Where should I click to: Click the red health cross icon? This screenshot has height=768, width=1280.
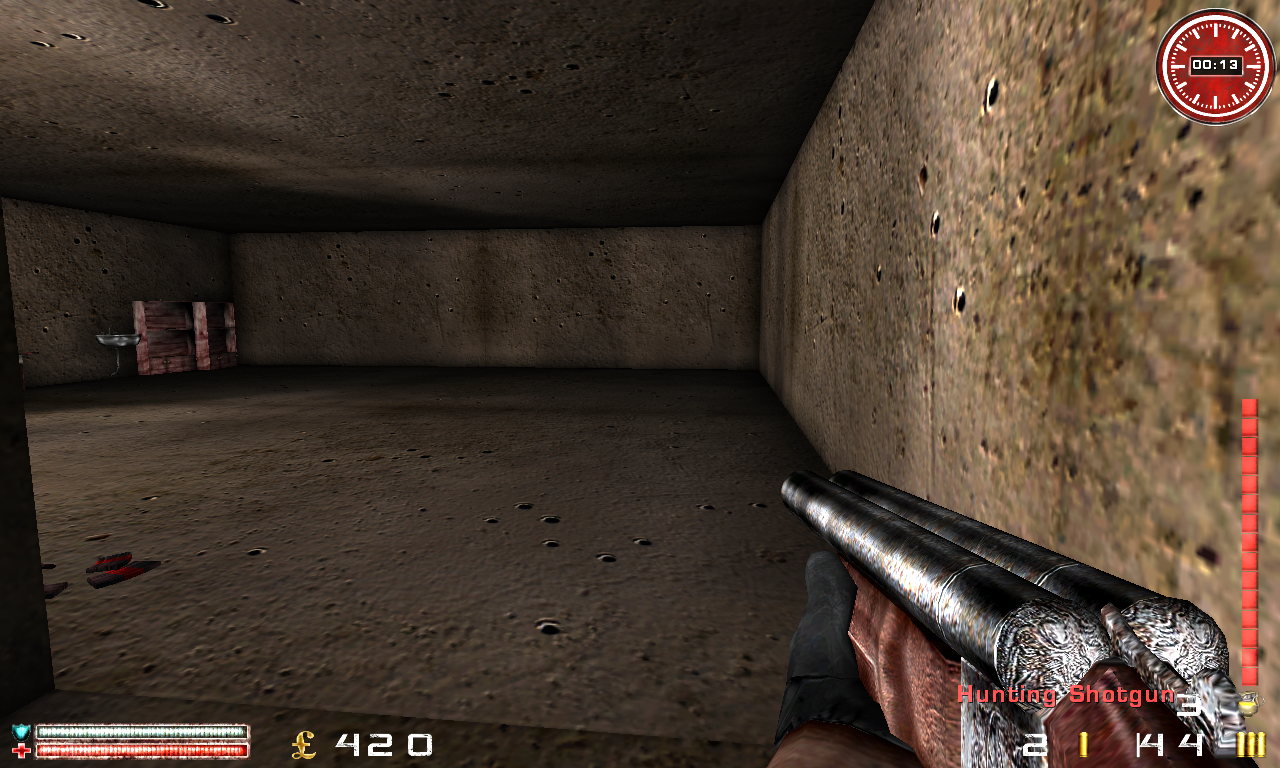(x=20, y=750)
